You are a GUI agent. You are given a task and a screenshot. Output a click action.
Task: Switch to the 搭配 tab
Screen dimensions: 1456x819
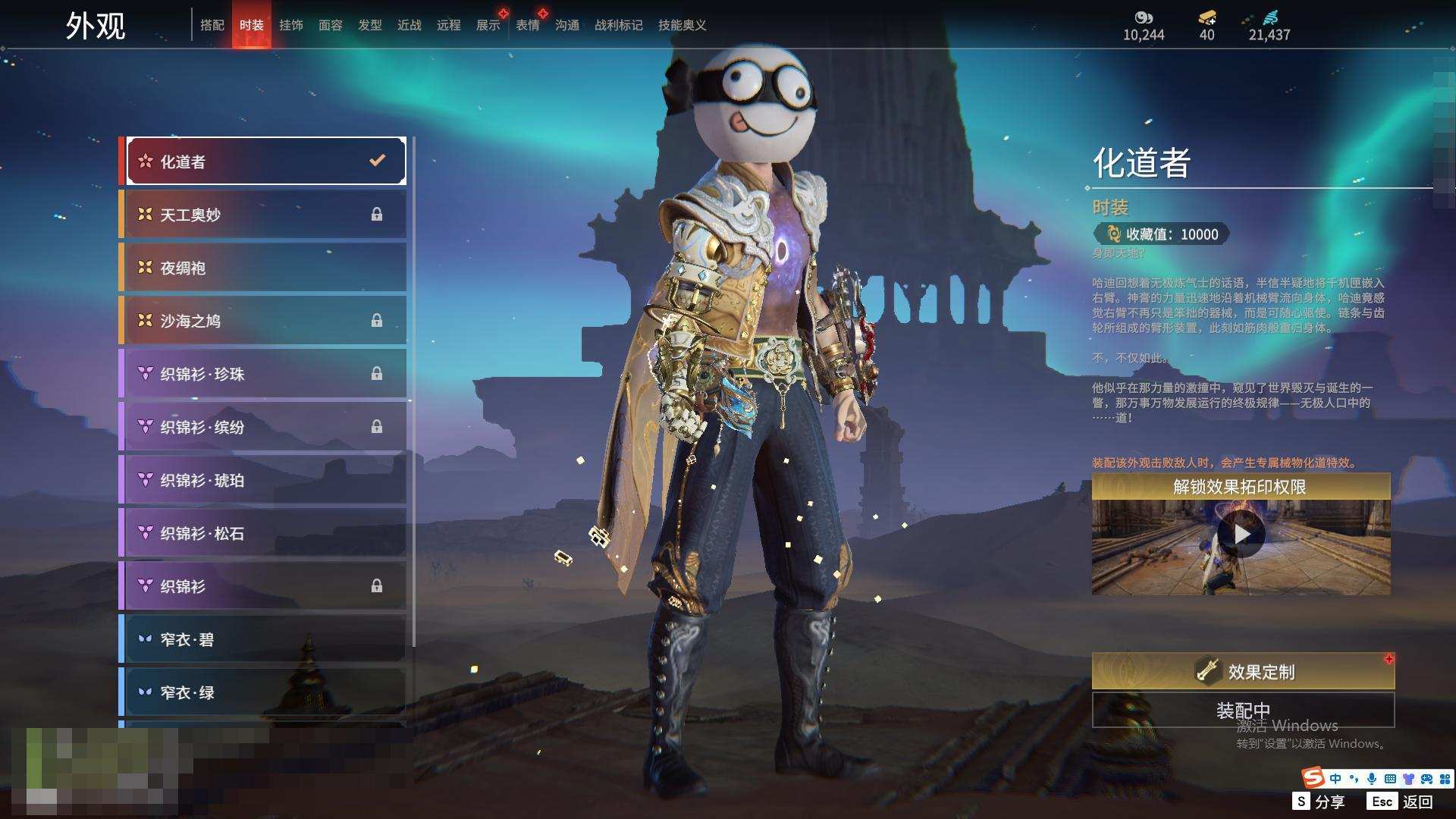pyautogui.click(x=212, y=25)
